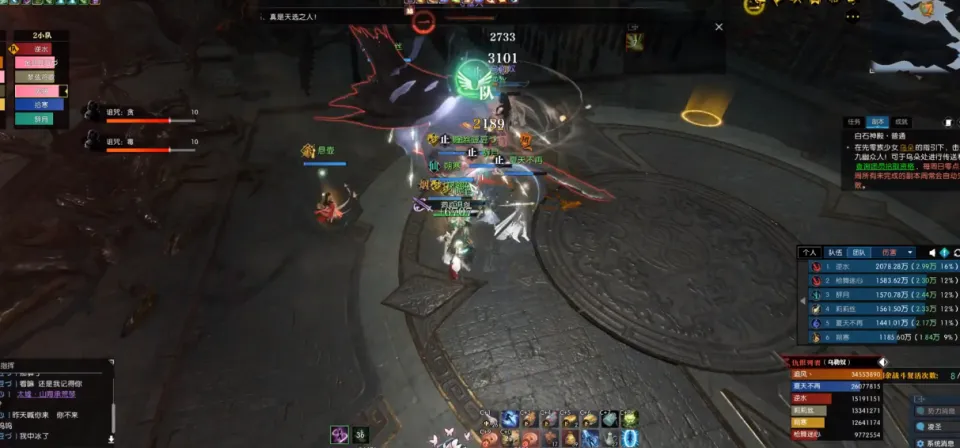
Task: Open the 任务 tracker tab
Action: pyautogui.click(x=854, y=122)
